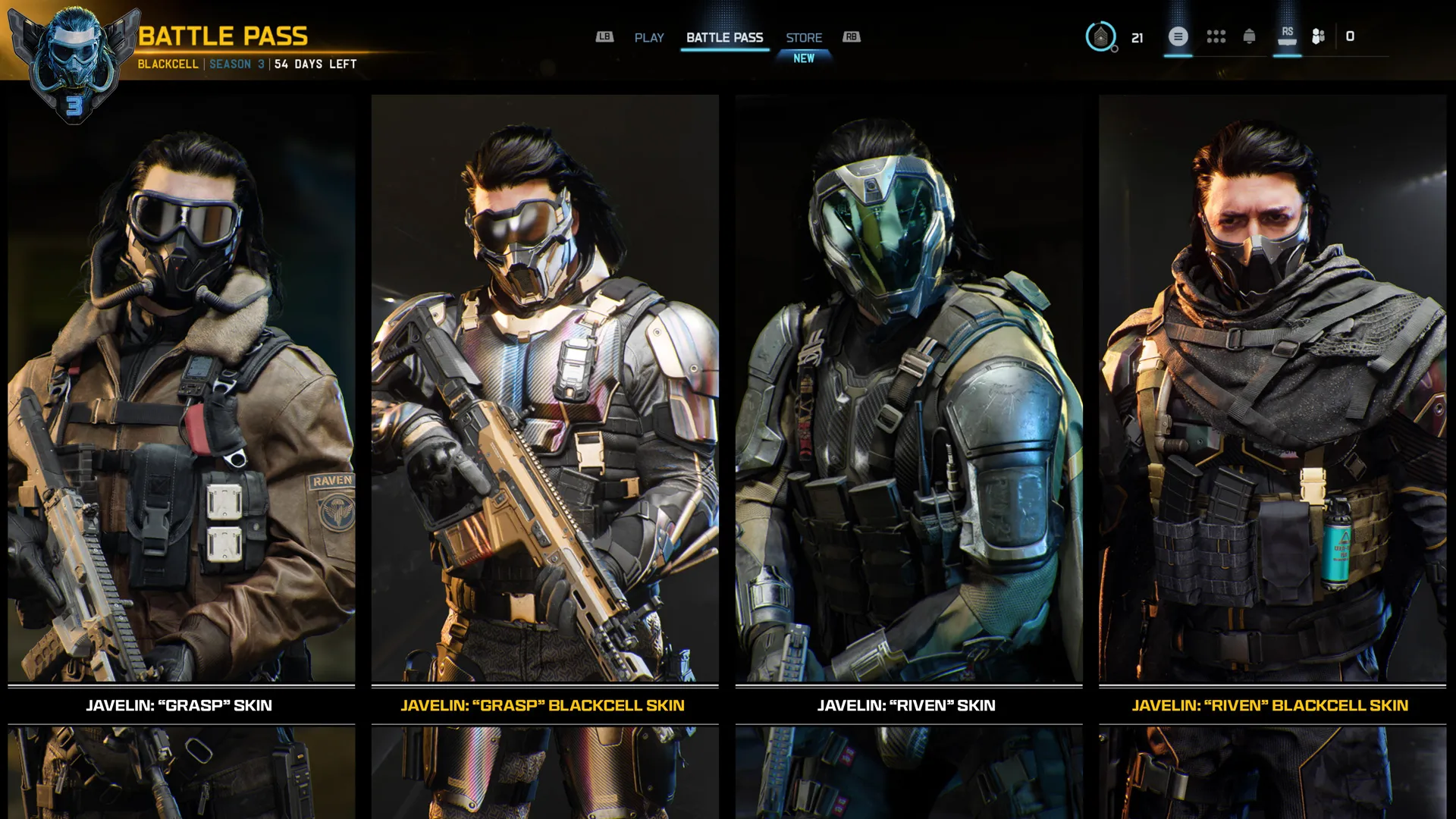Viewport: 1456px width, 819px height.
Task: Choose Javelin "Grasp" BlackCell skin card
Action: [x=544, y=402]
